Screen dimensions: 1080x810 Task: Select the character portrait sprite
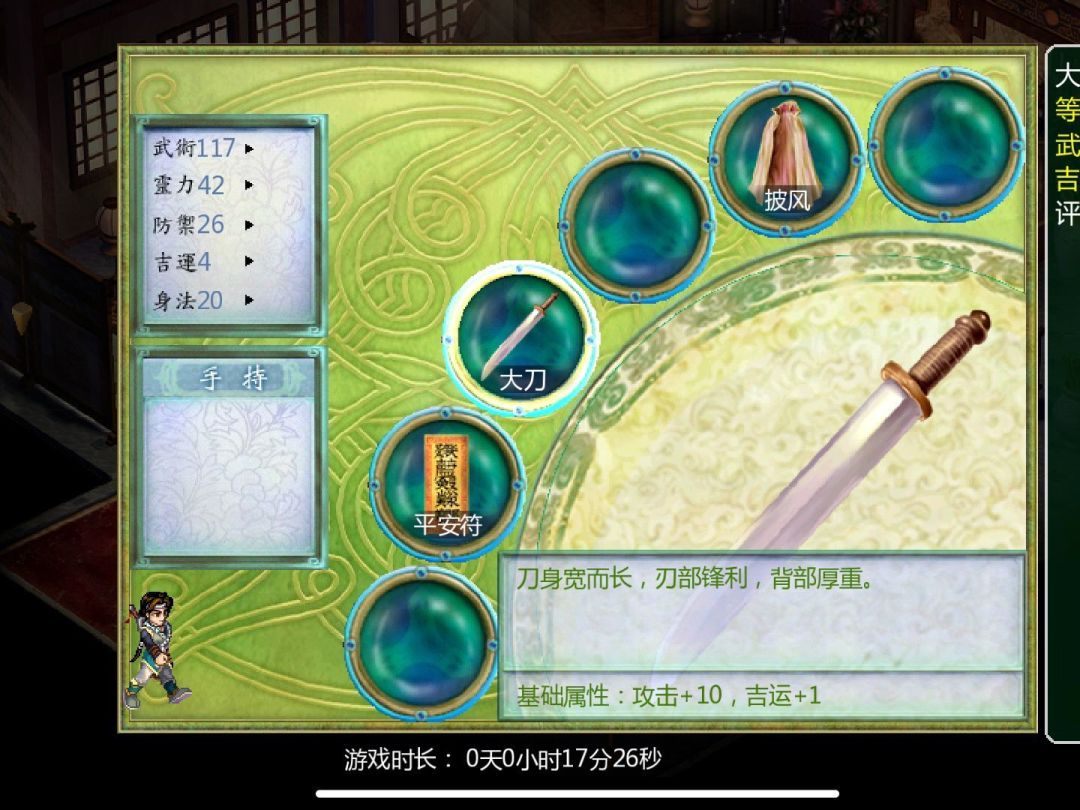156,648
